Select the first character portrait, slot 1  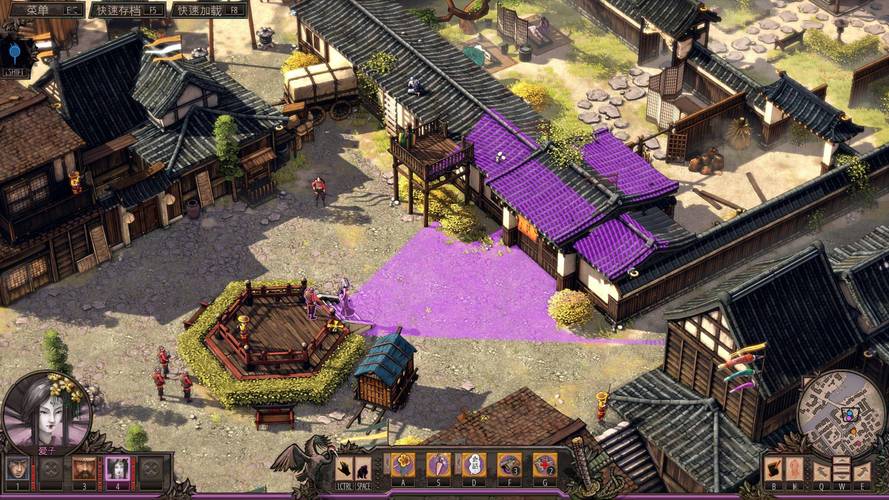pyautogui.click(x=17, y=468)
